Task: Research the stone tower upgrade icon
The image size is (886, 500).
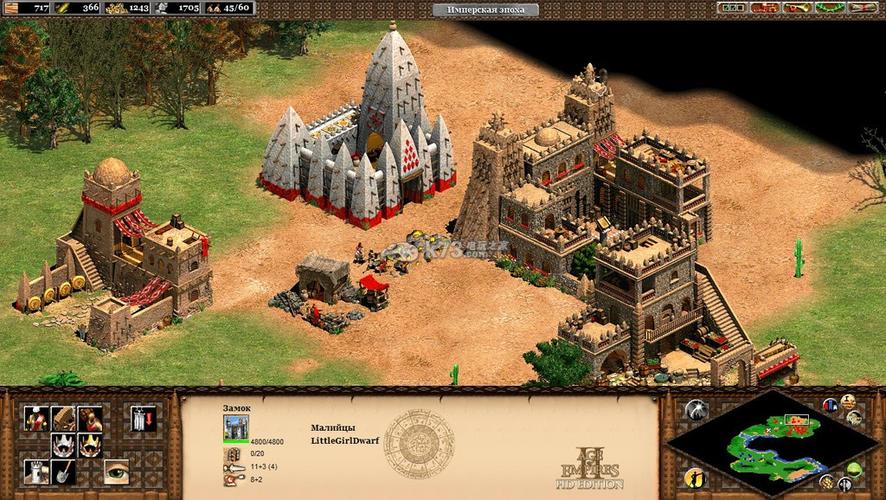Action: (36, 471)
